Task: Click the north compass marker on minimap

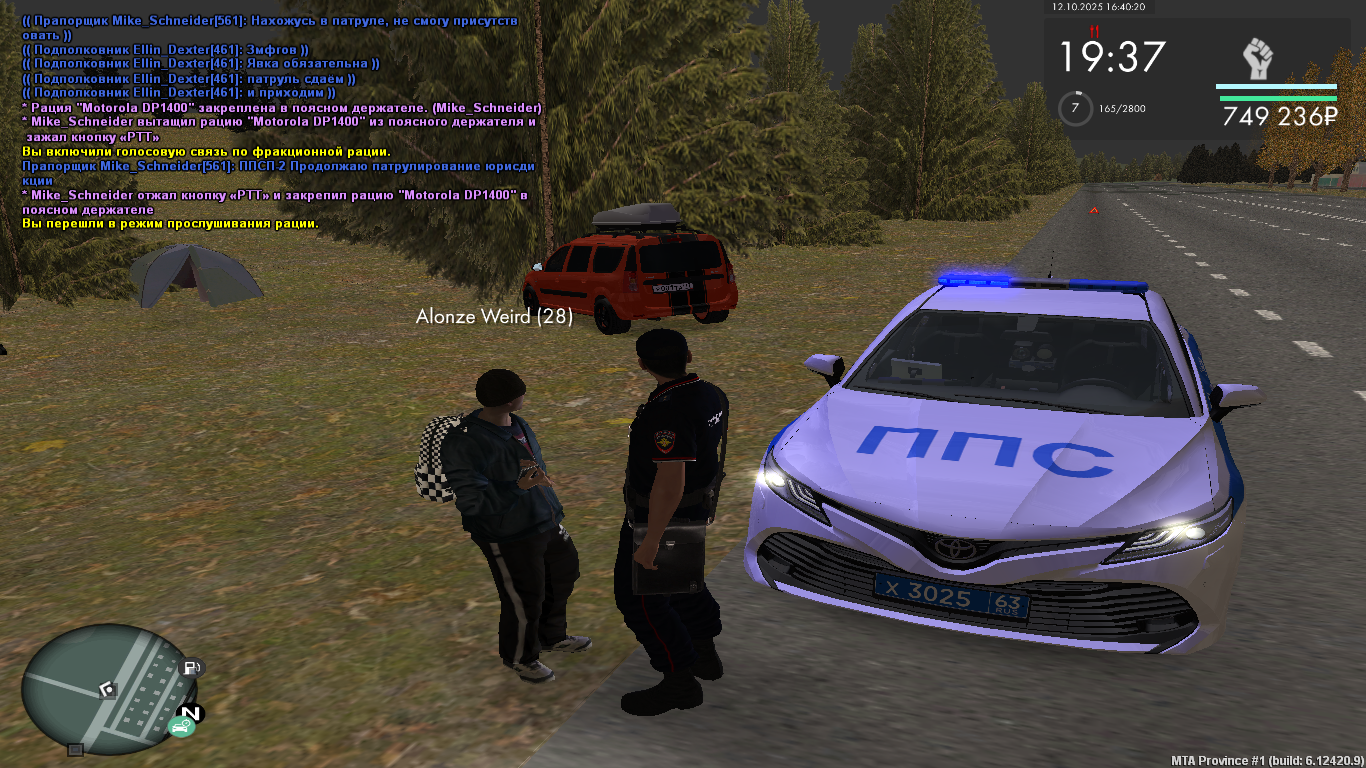Action: point(190,713)
